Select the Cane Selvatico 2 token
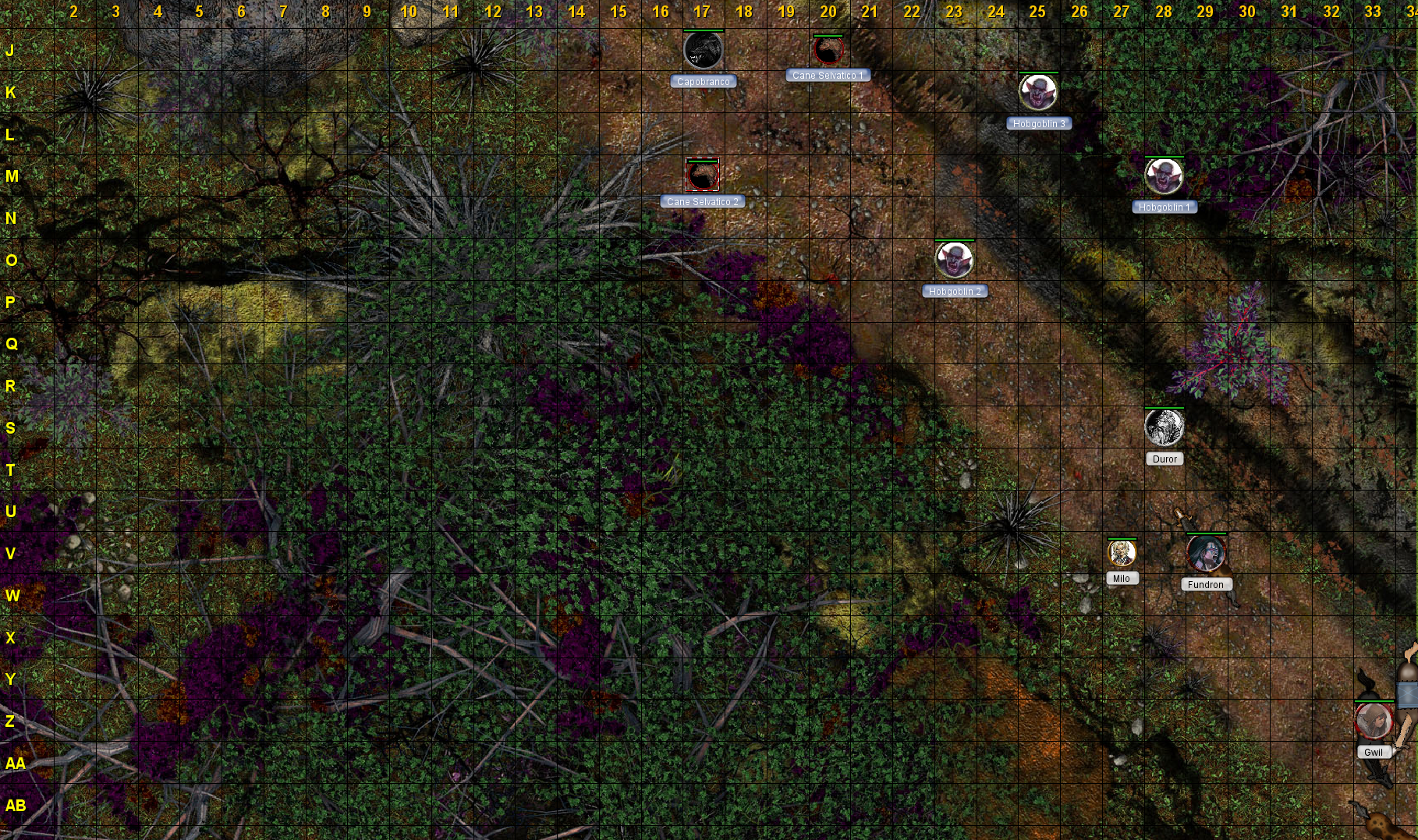Image resolution: width=1418 pixels, height=840 pixels. [702, 175]
